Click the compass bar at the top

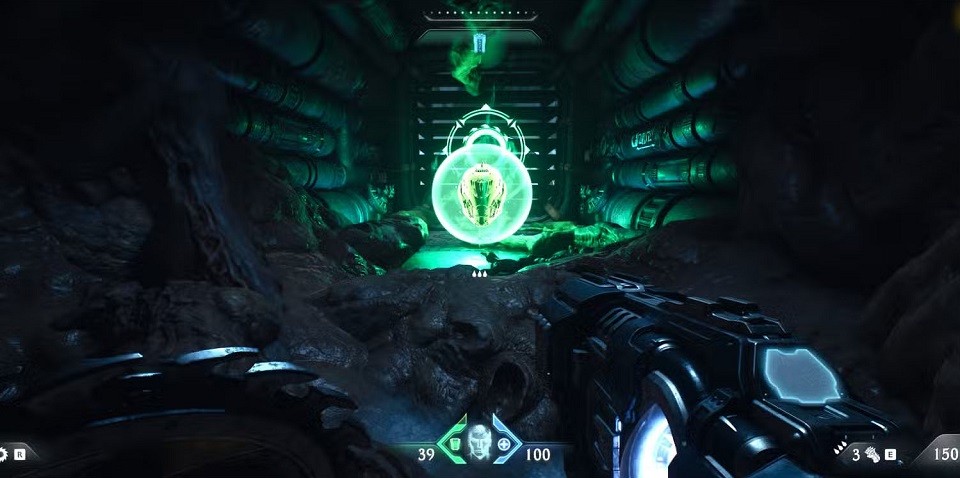[479, 15]
